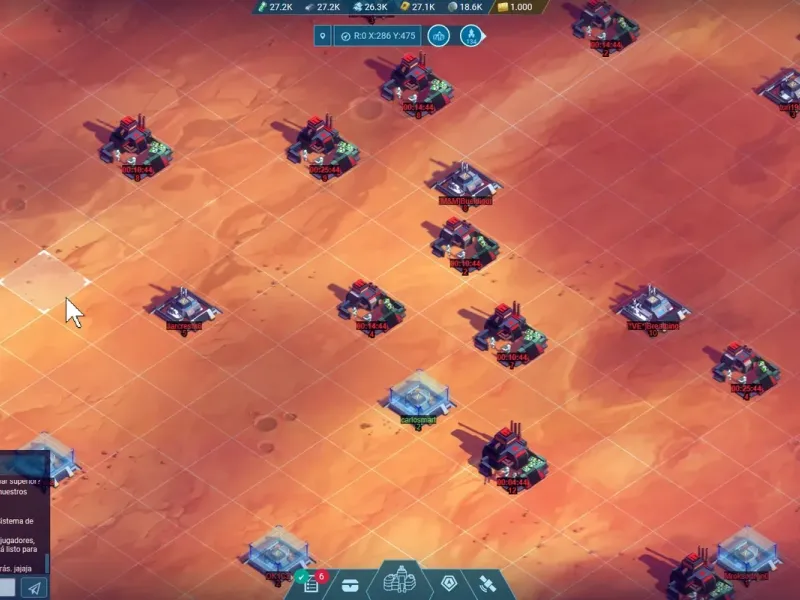Viewport: 800px width, 600px height.
Task: Click the gold bars 1.000 premium currency
Action: click(x=513, y=7)
